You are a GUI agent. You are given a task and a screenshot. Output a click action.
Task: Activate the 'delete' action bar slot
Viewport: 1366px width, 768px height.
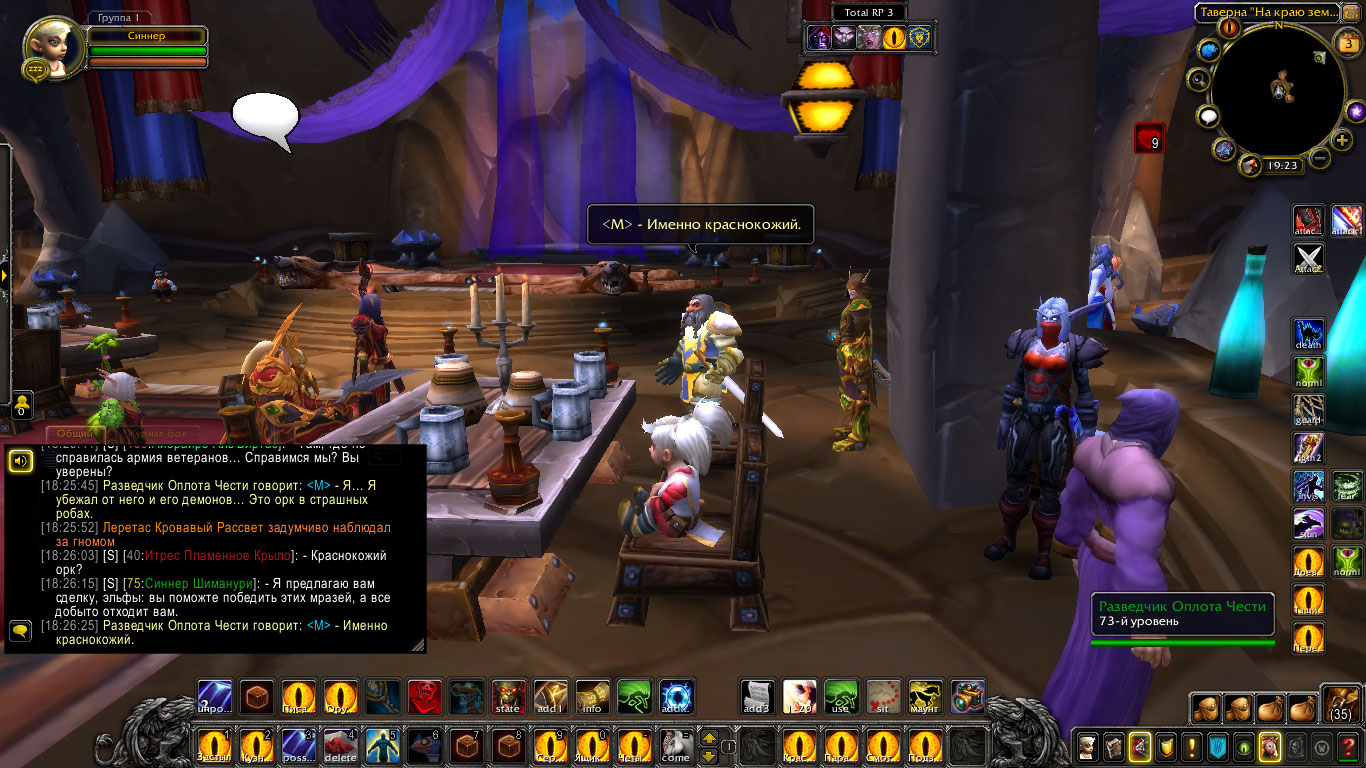coord(340,746)
